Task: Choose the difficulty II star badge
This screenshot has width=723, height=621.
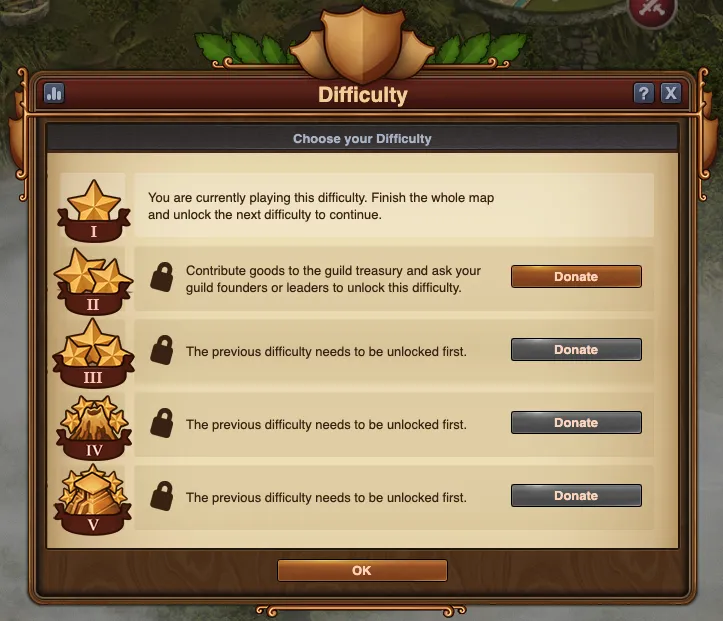Action: click(x=93, y=280)
